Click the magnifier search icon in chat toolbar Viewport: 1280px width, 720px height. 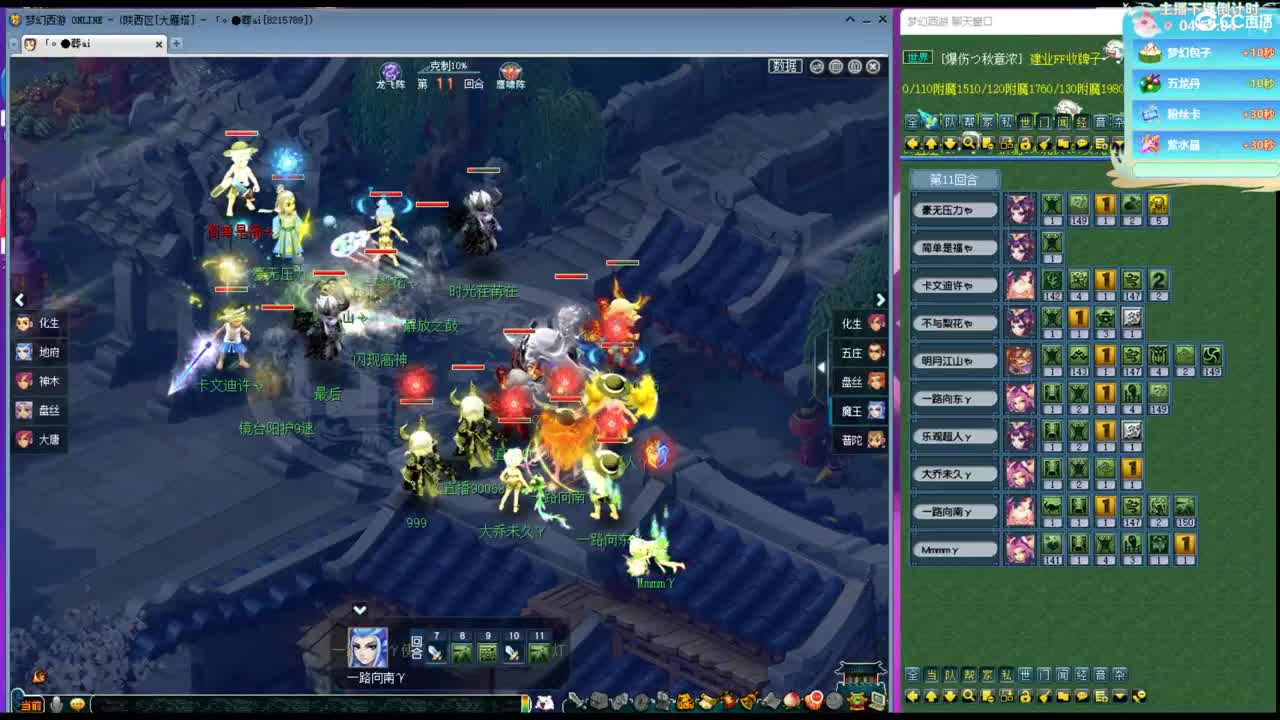(969, 144)
